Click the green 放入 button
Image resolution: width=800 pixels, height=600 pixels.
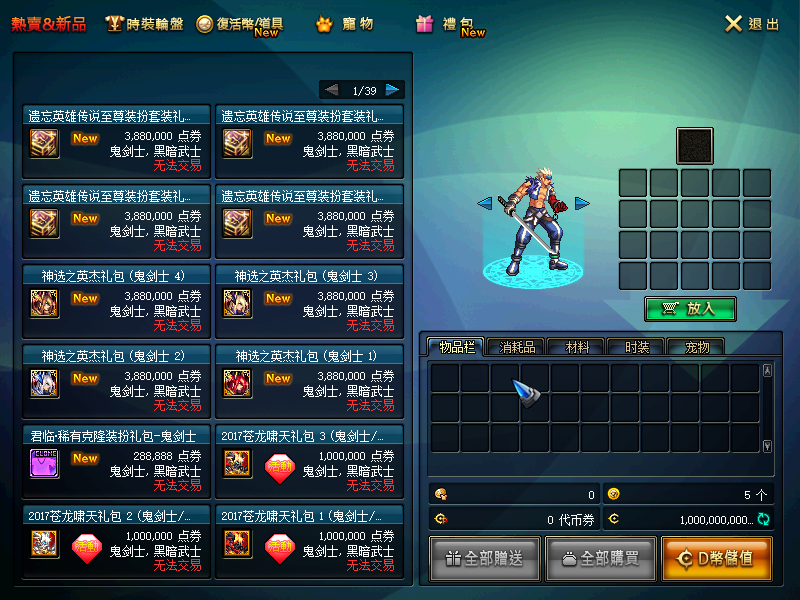click(690, 309)
